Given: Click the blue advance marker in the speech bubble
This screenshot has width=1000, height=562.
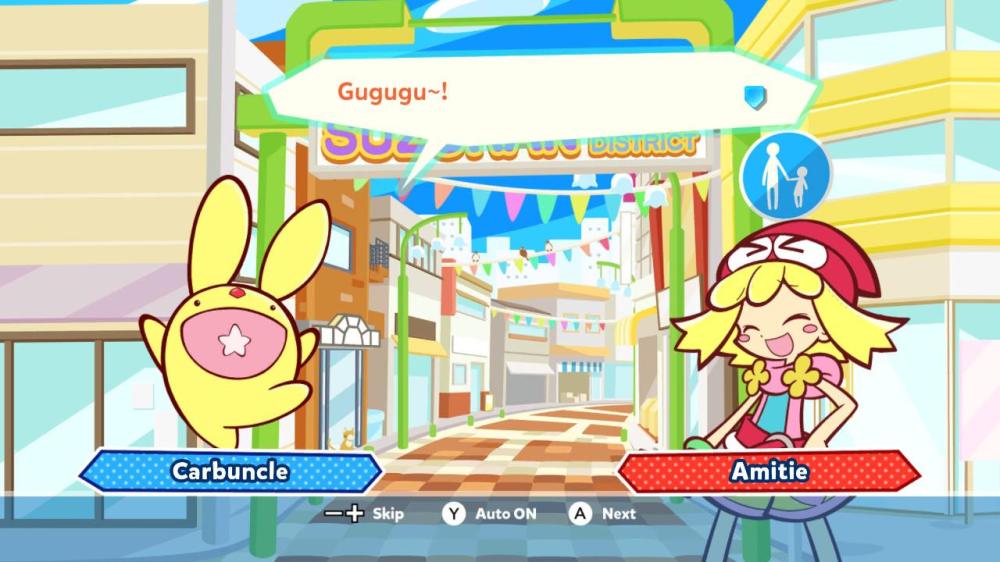Looking at the screenshot, I should [x=754, y=96].
